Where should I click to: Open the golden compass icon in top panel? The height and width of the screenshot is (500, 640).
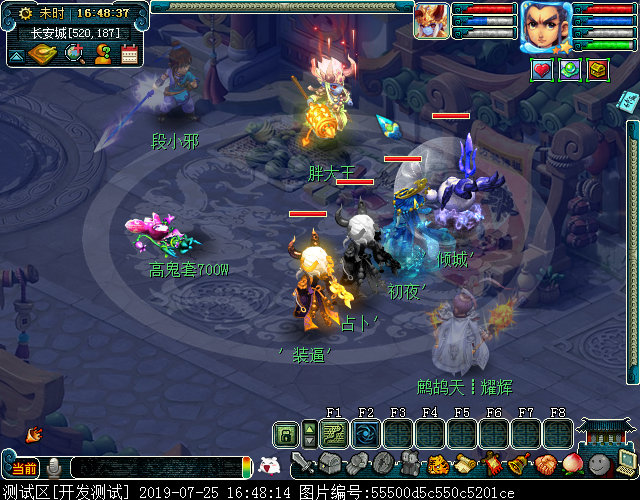(42, 53)
